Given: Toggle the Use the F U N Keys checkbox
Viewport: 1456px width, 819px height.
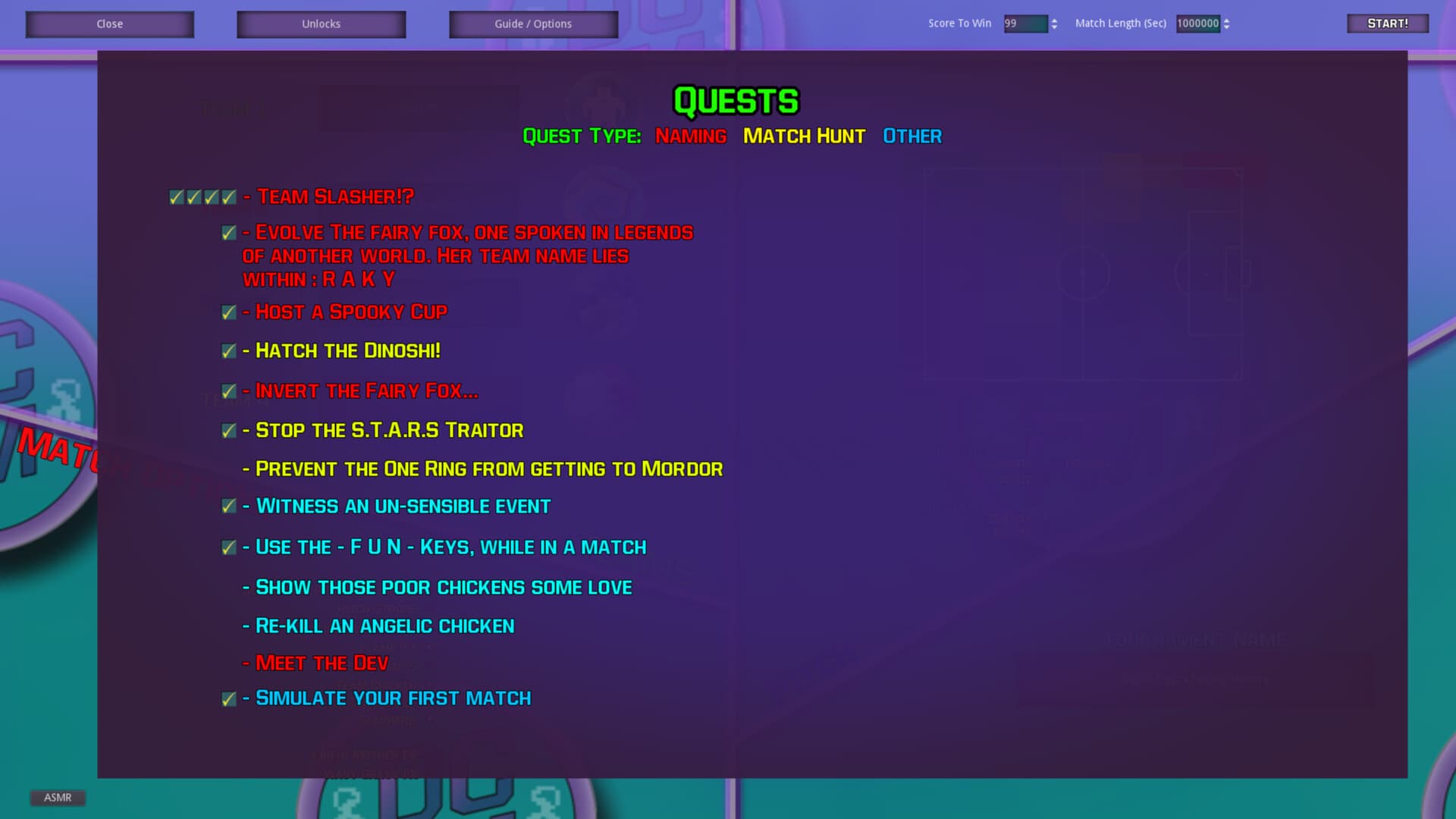Looking at the screenshot, I should tap(228, 547).
